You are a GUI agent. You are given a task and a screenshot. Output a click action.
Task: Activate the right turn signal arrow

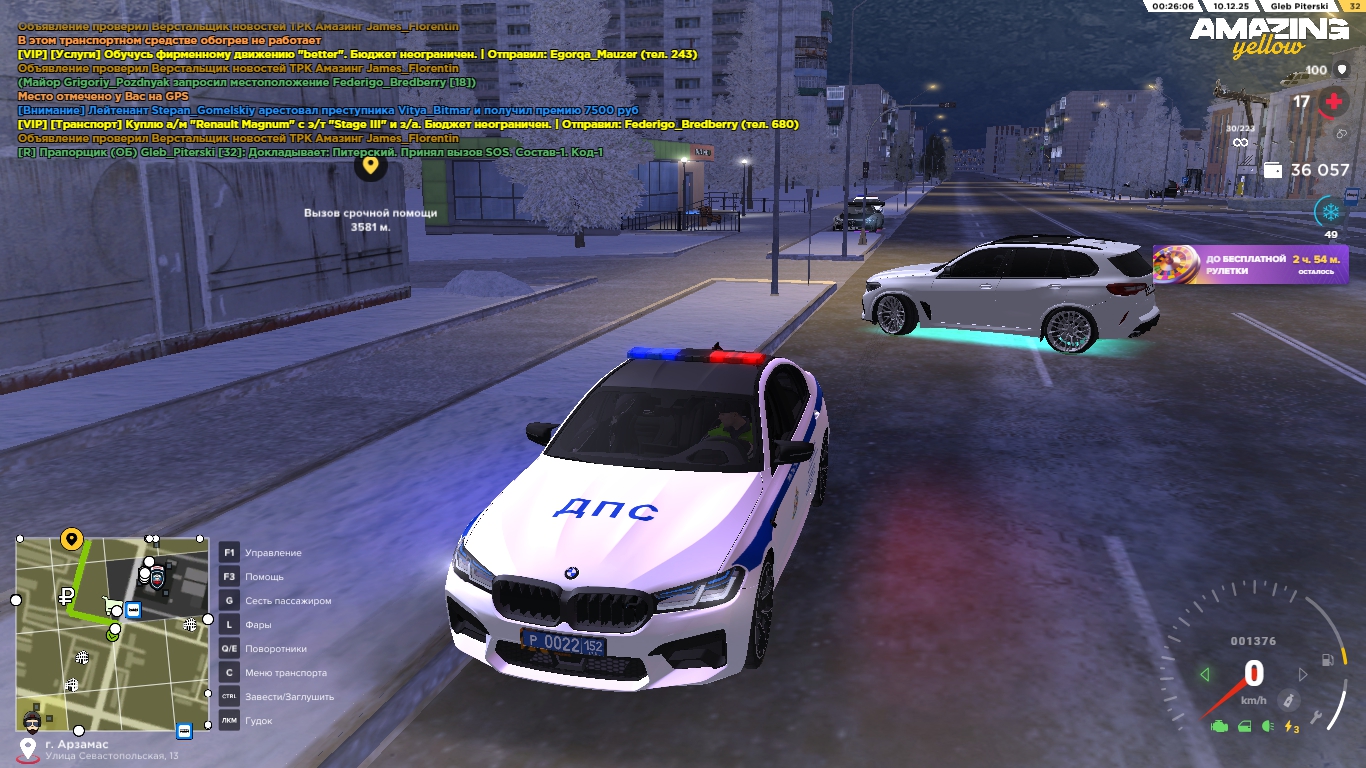point(1302,675)
